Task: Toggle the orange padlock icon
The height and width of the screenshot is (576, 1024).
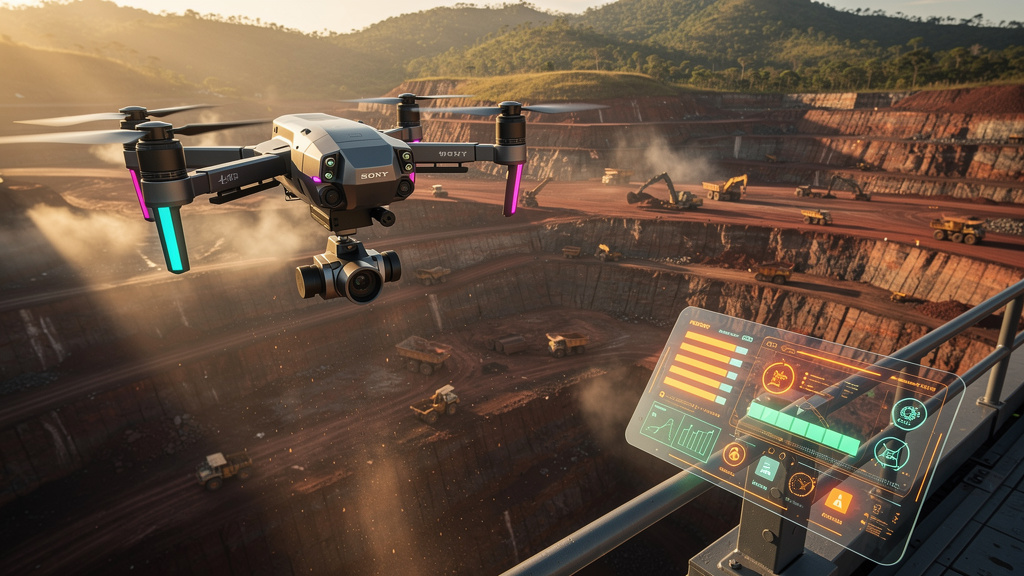Action: coord(735,454)
